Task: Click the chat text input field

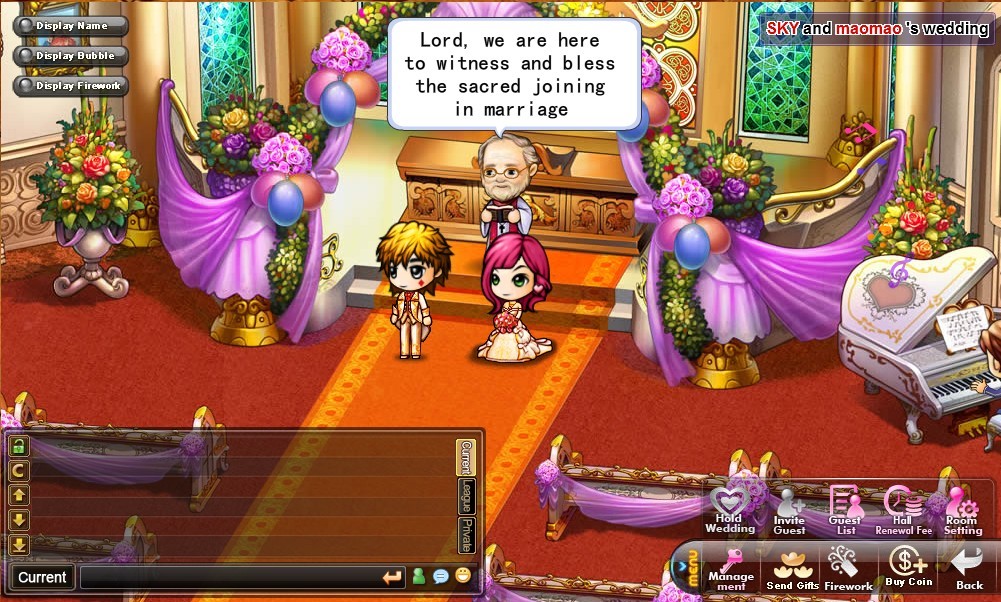Action: 230,577
